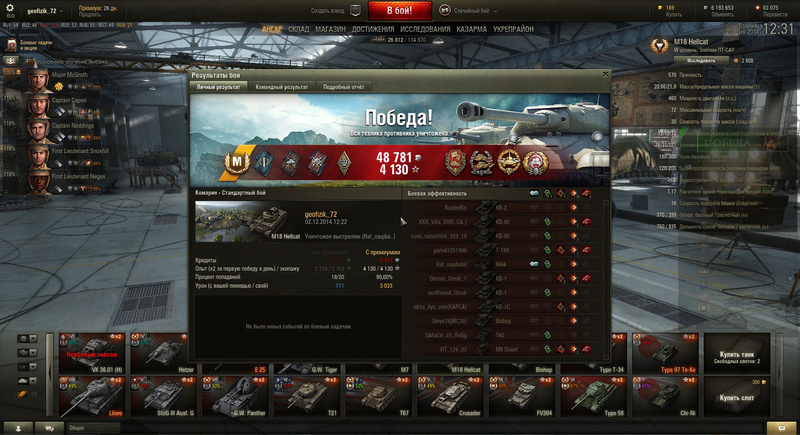Click the red "В бой!" battle button
The height and width of the screenshot is (435, 800).
[x=401, y=10]
